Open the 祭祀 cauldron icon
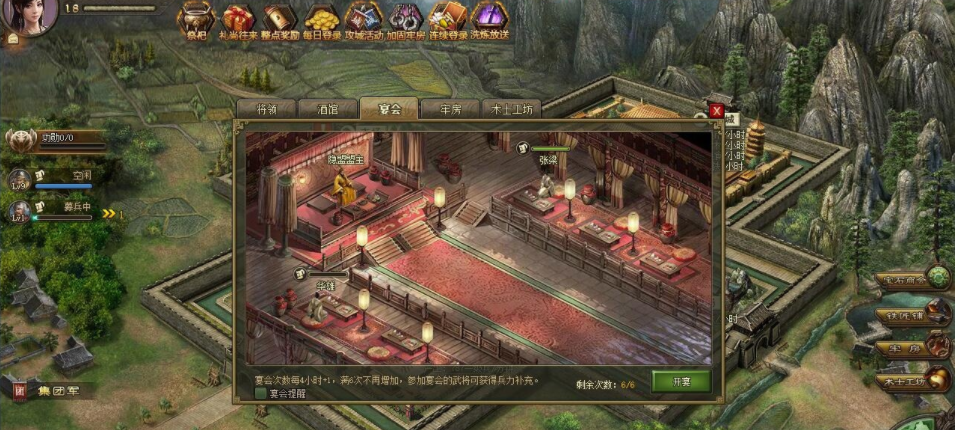 pos(195,18)
